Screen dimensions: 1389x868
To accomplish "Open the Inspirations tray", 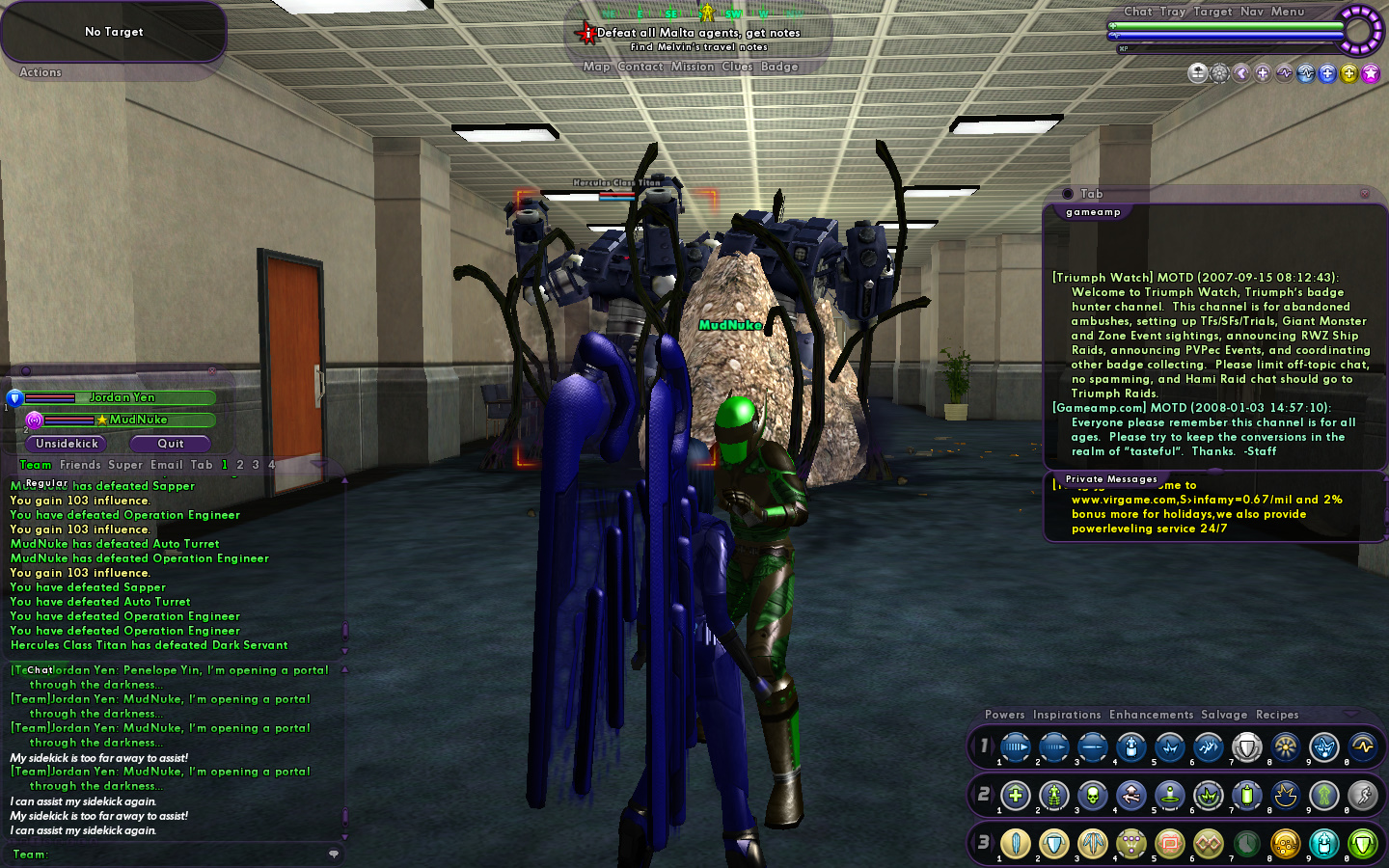I will [1066, 715].
